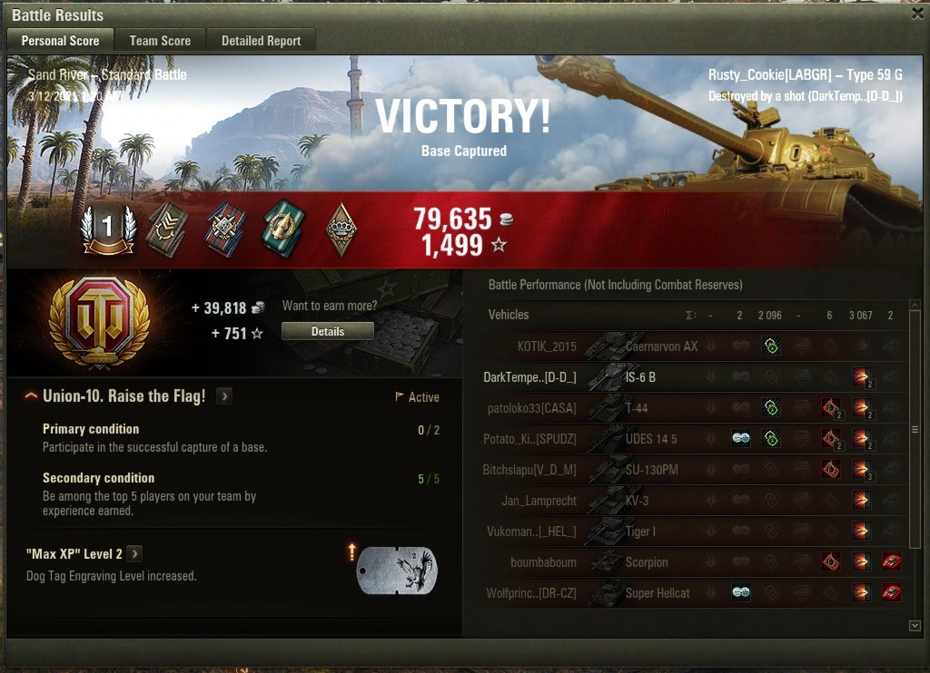The image size is (930, 673).
Task: Collapse the Union-10 Raise the Flag mission
Action: point(31,397)
